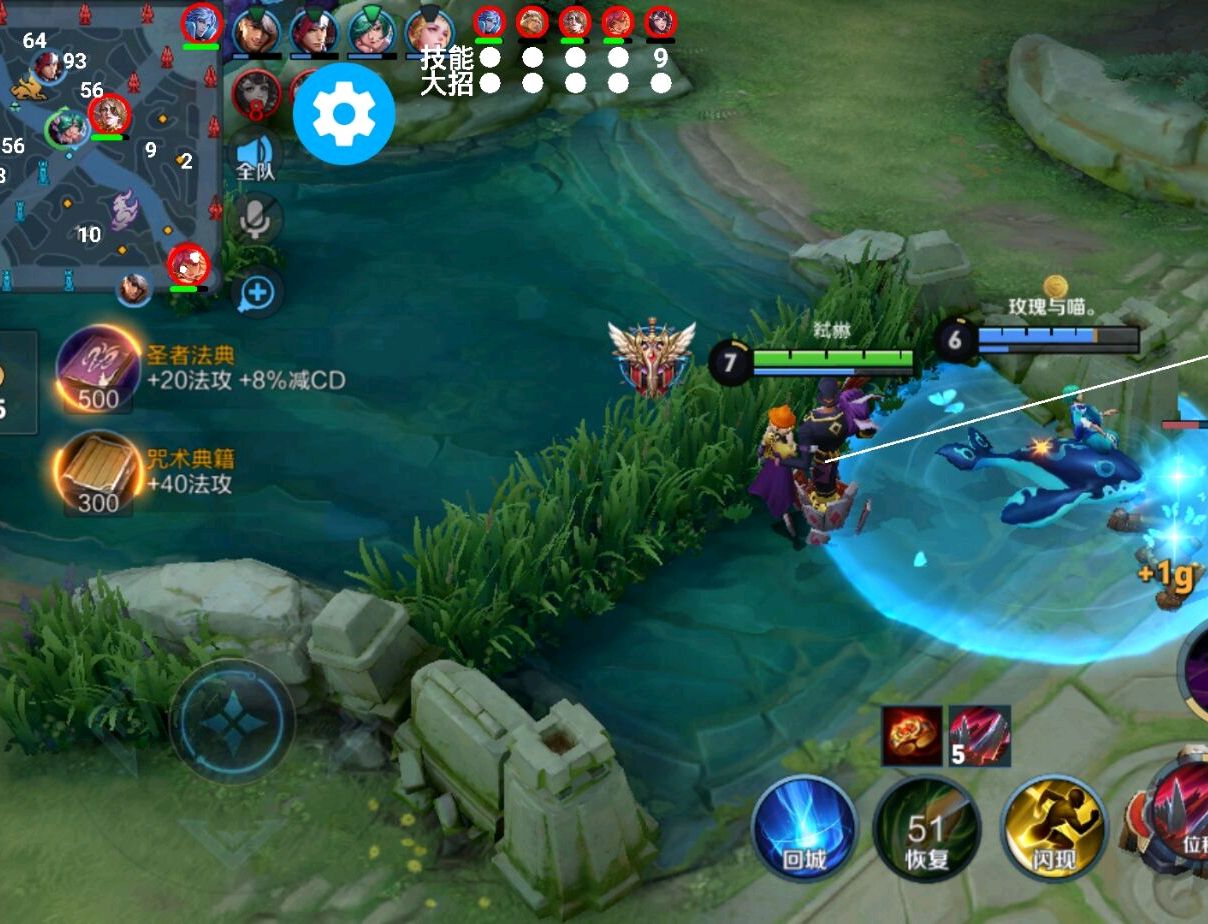Toggle the 全队 team voice speaker

point(256,157)
